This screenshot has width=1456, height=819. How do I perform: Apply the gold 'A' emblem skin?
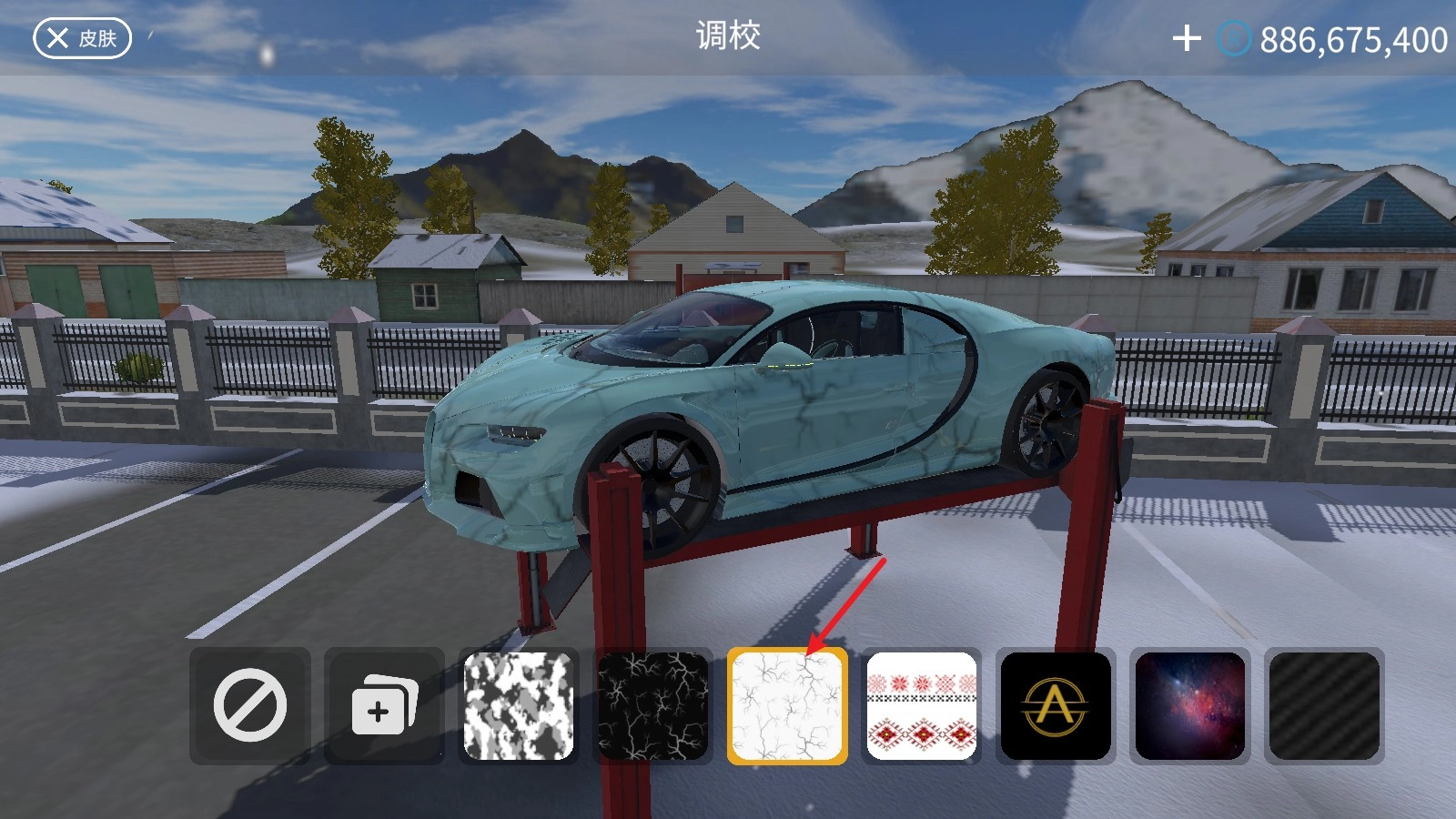pos(1054,707)
